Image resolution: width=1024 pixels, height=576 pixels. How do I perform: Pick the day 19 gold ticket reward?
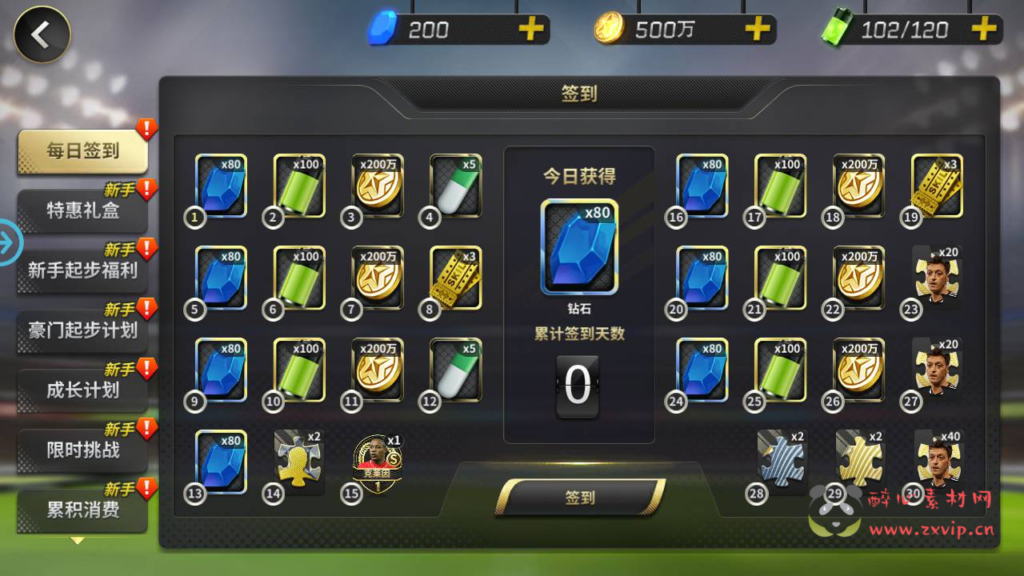(x=937, y=185)
